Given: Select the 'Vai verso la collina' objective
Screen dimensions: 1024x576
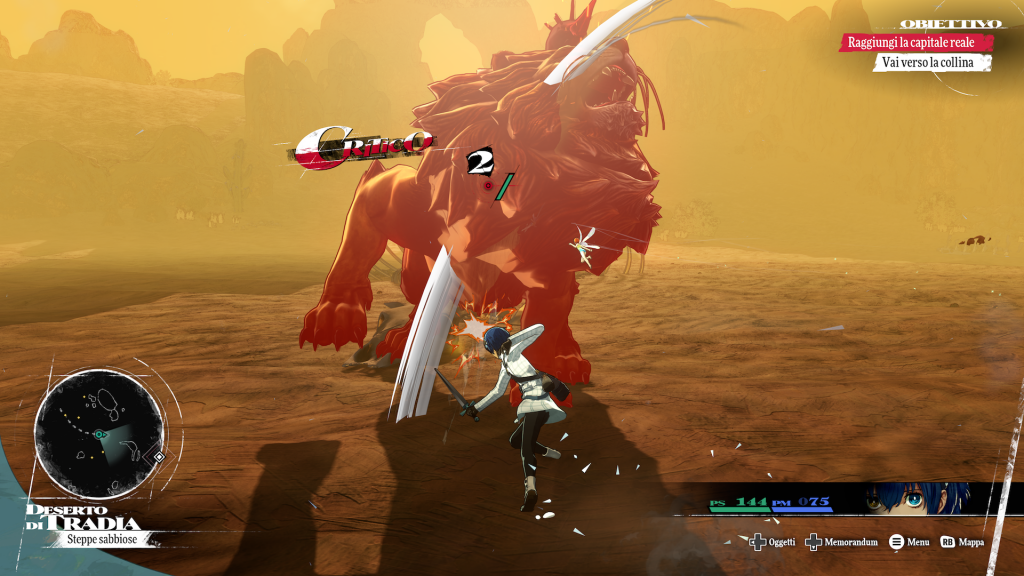Looking at the screenshot, I should [931, 63].
